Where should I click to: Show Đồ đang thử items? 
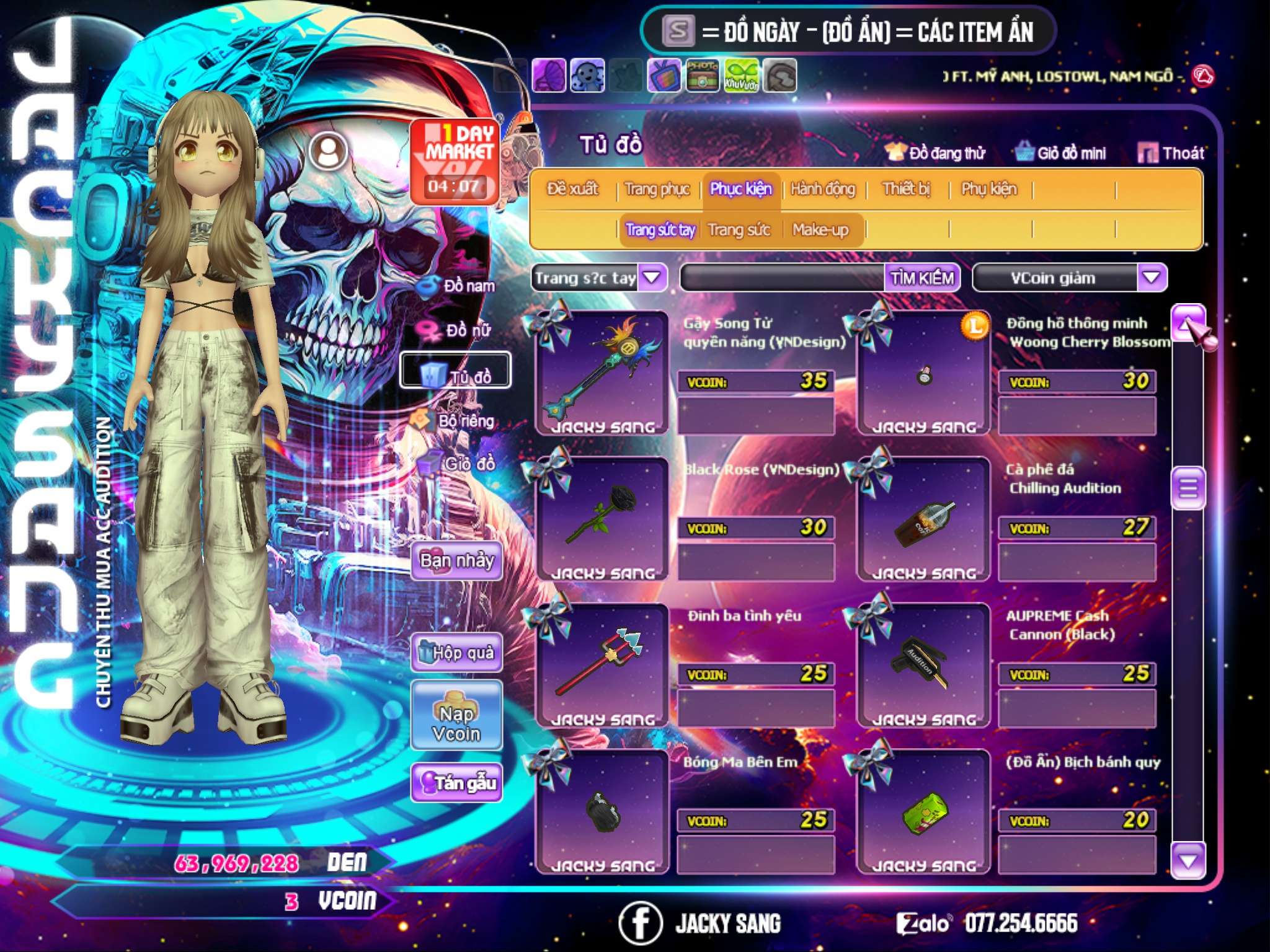tap(935, 153)
